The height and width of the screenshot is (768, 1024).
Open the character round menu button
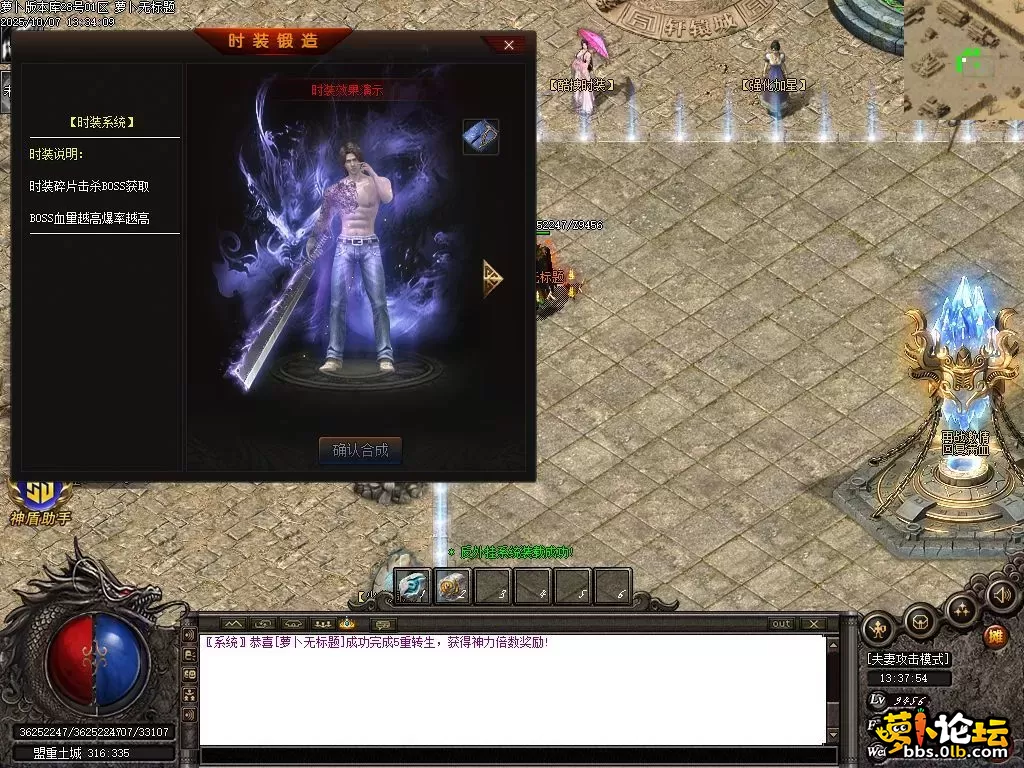click(878, 628)
